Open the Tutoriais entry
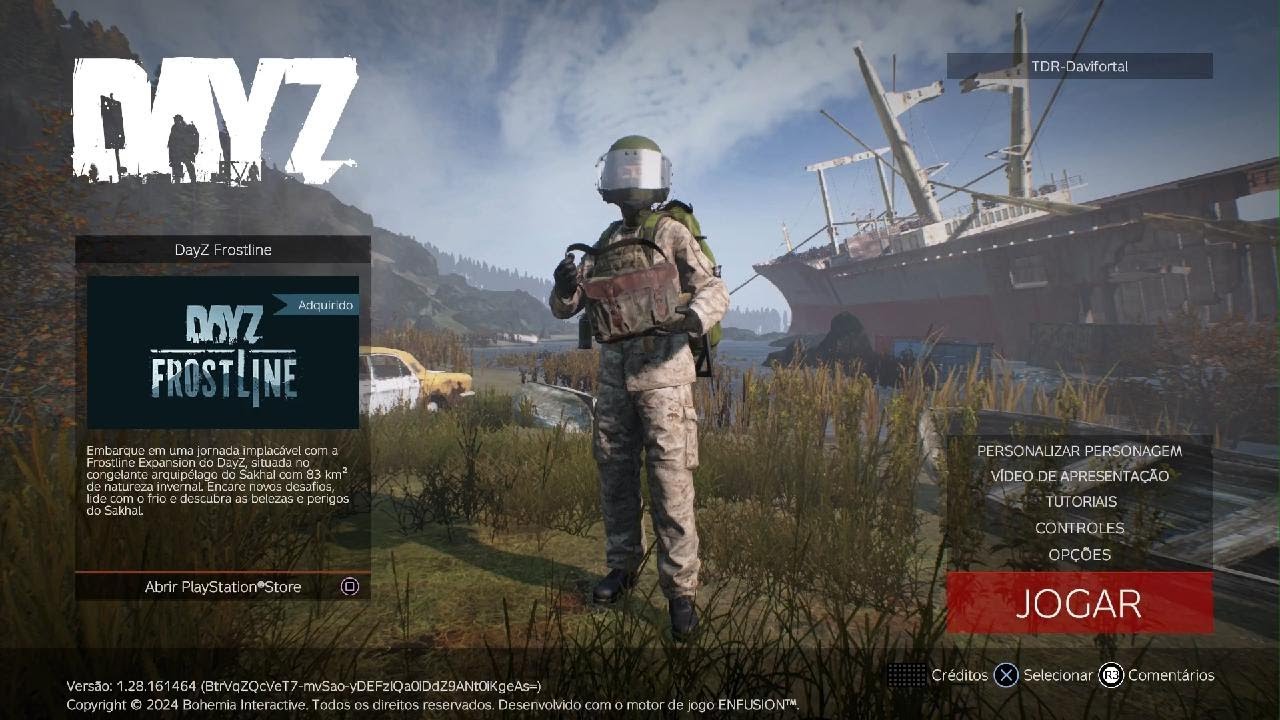1280x720 pixels. click(1080, 502)
